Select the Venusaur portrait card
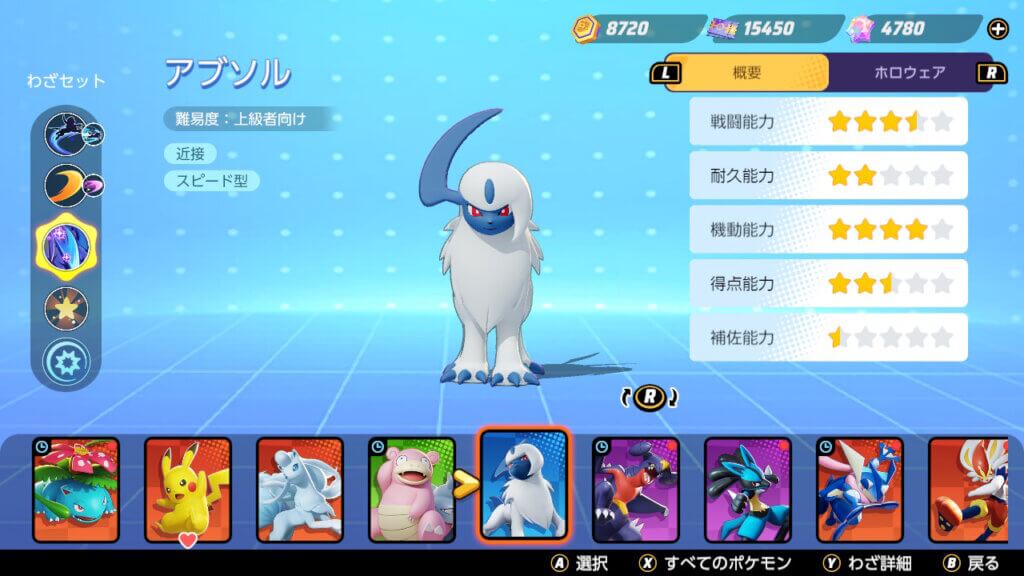This screenshot has width=1024, height=576. coord(75,490)
